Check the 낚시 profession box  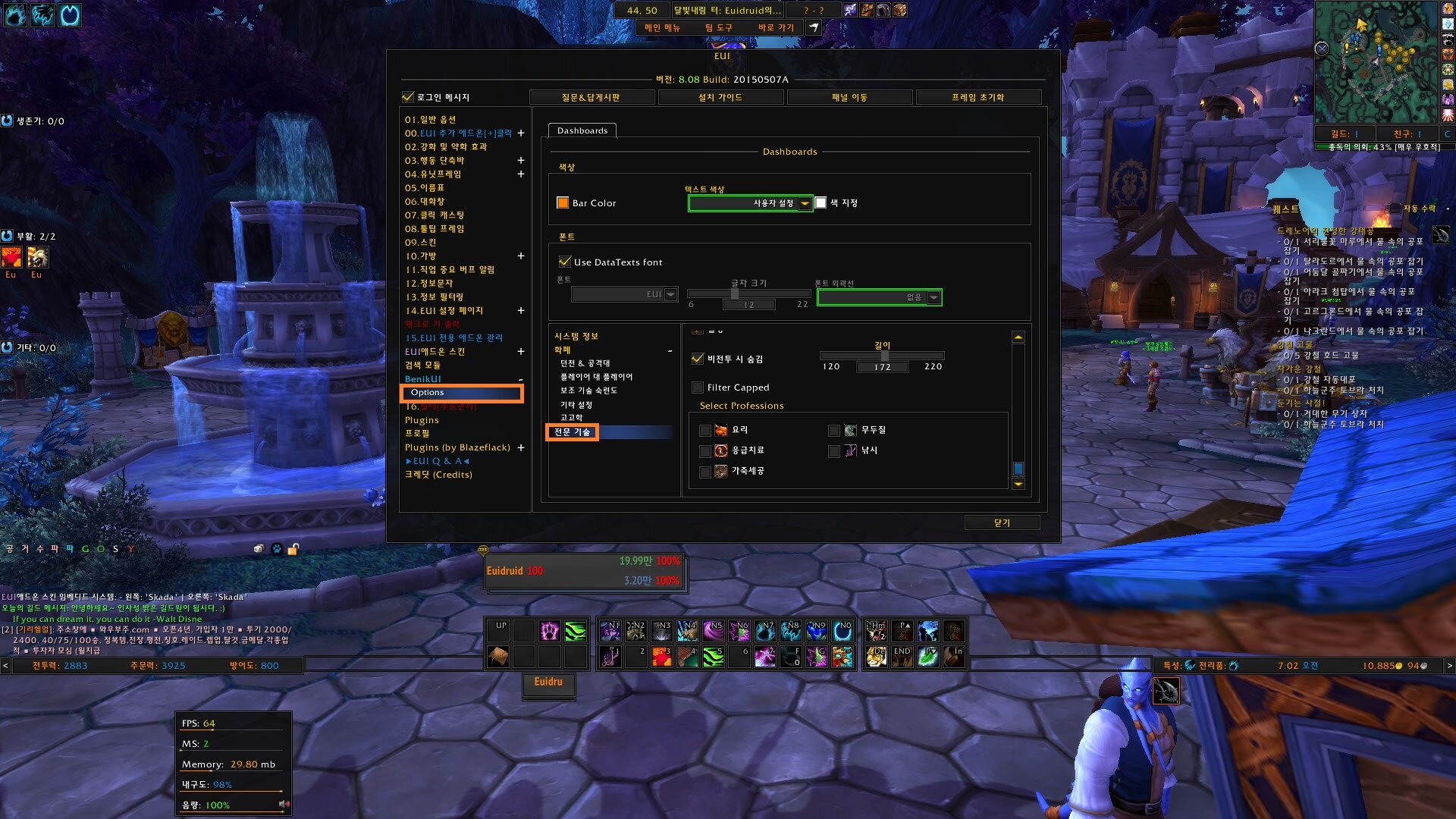coord(834,451)
